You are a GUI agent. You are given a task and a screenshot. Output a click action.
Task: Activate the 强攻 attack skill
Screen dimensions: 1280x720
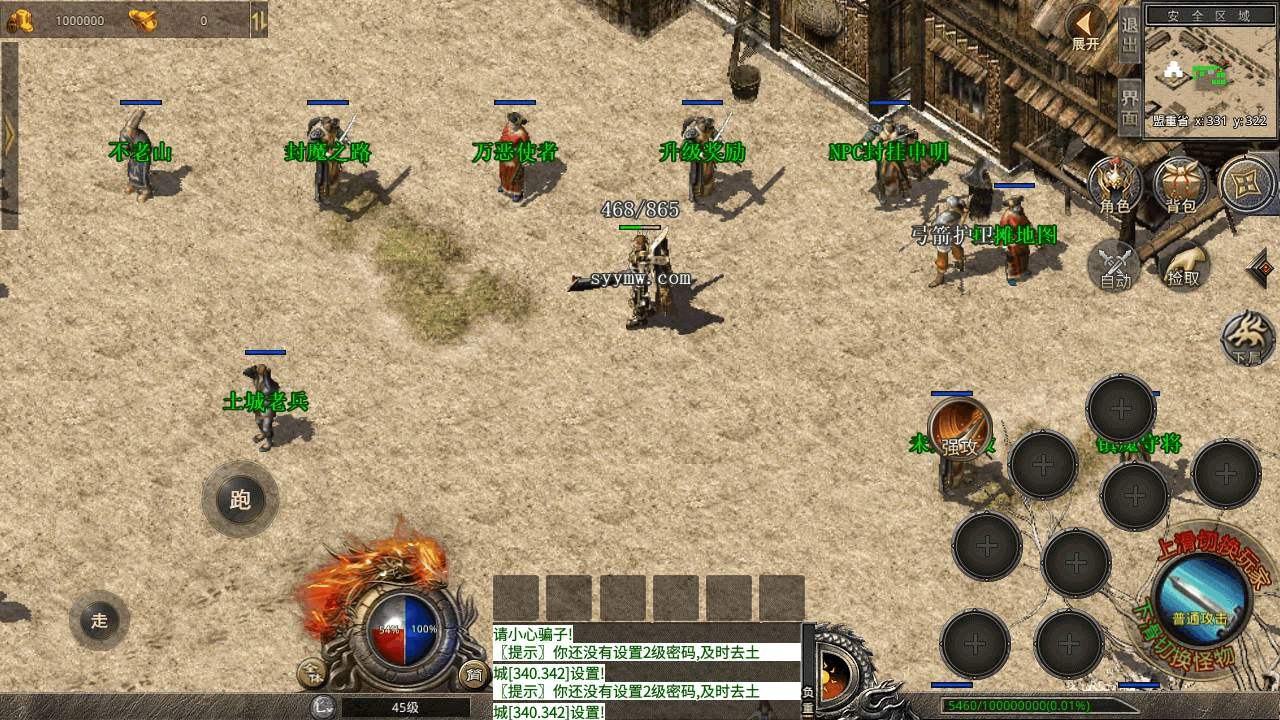point(960,430)
